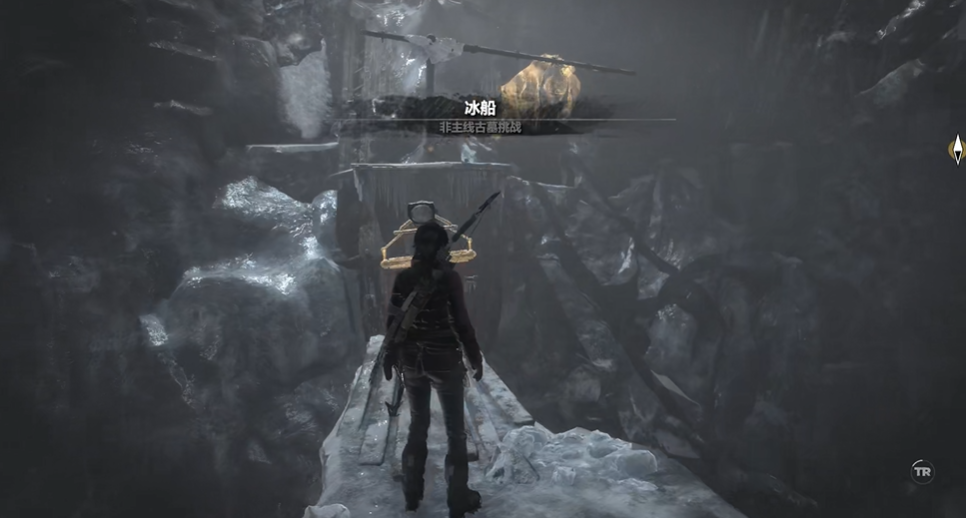Click the white diamond objective marker
966x518 pixels.
tap(956, 150)
